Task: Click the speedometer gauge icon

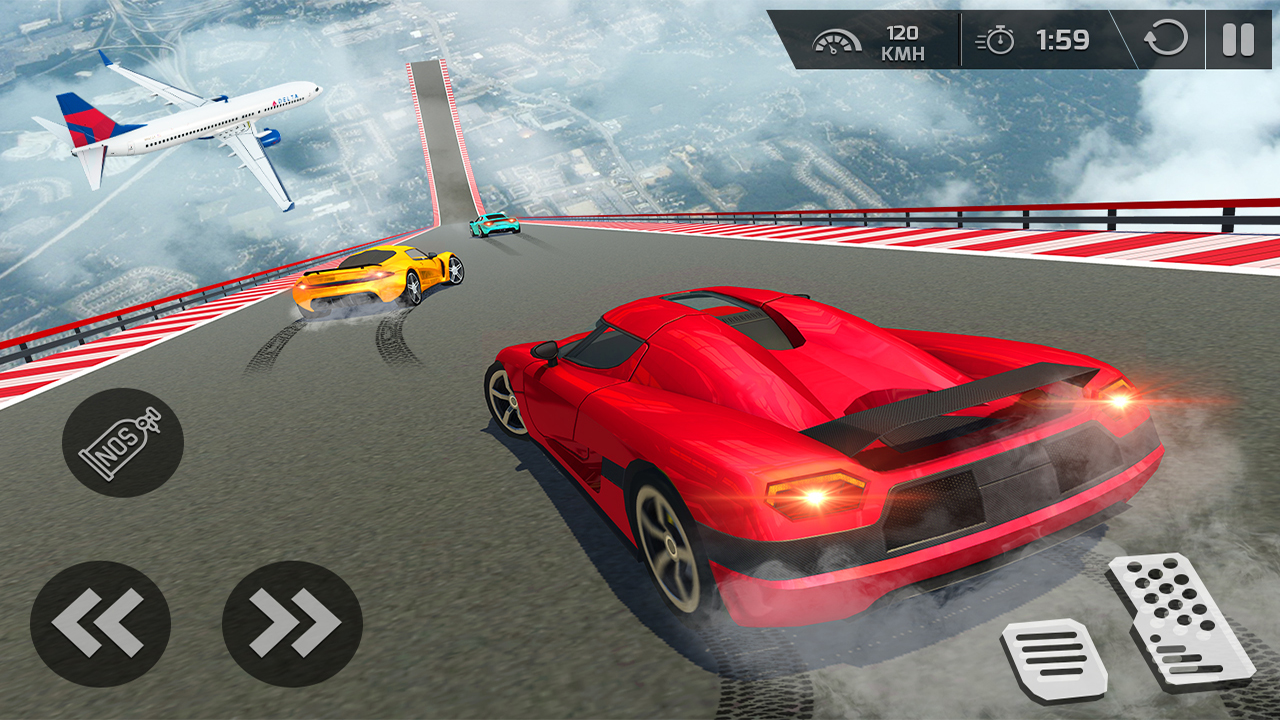Action: click(837, 41)
